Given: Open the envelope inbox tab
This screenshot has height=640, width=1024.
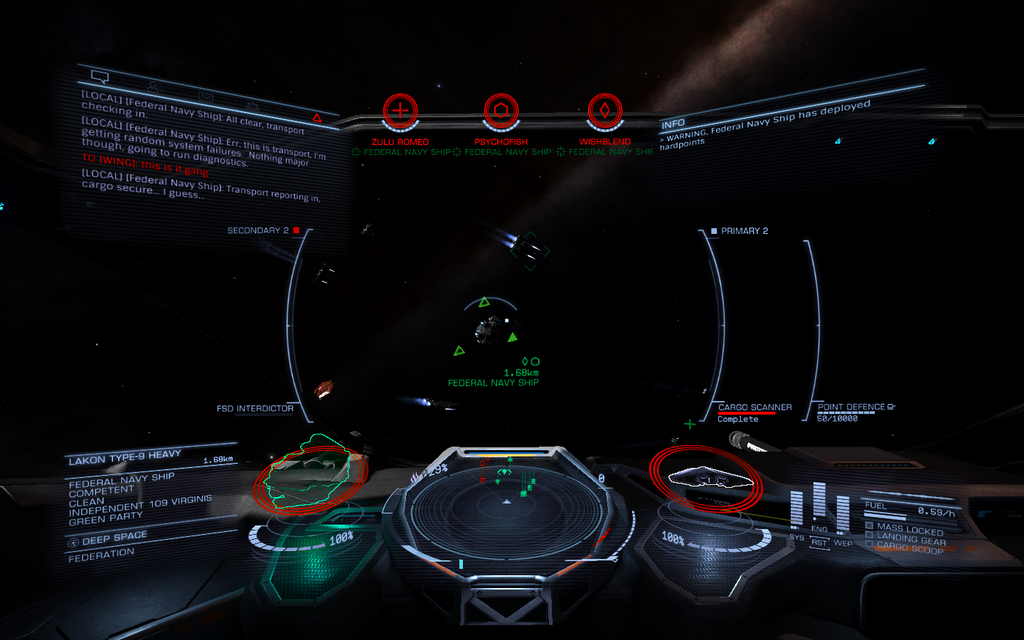Looking at the screenshot, I should (x=206, y=96).
